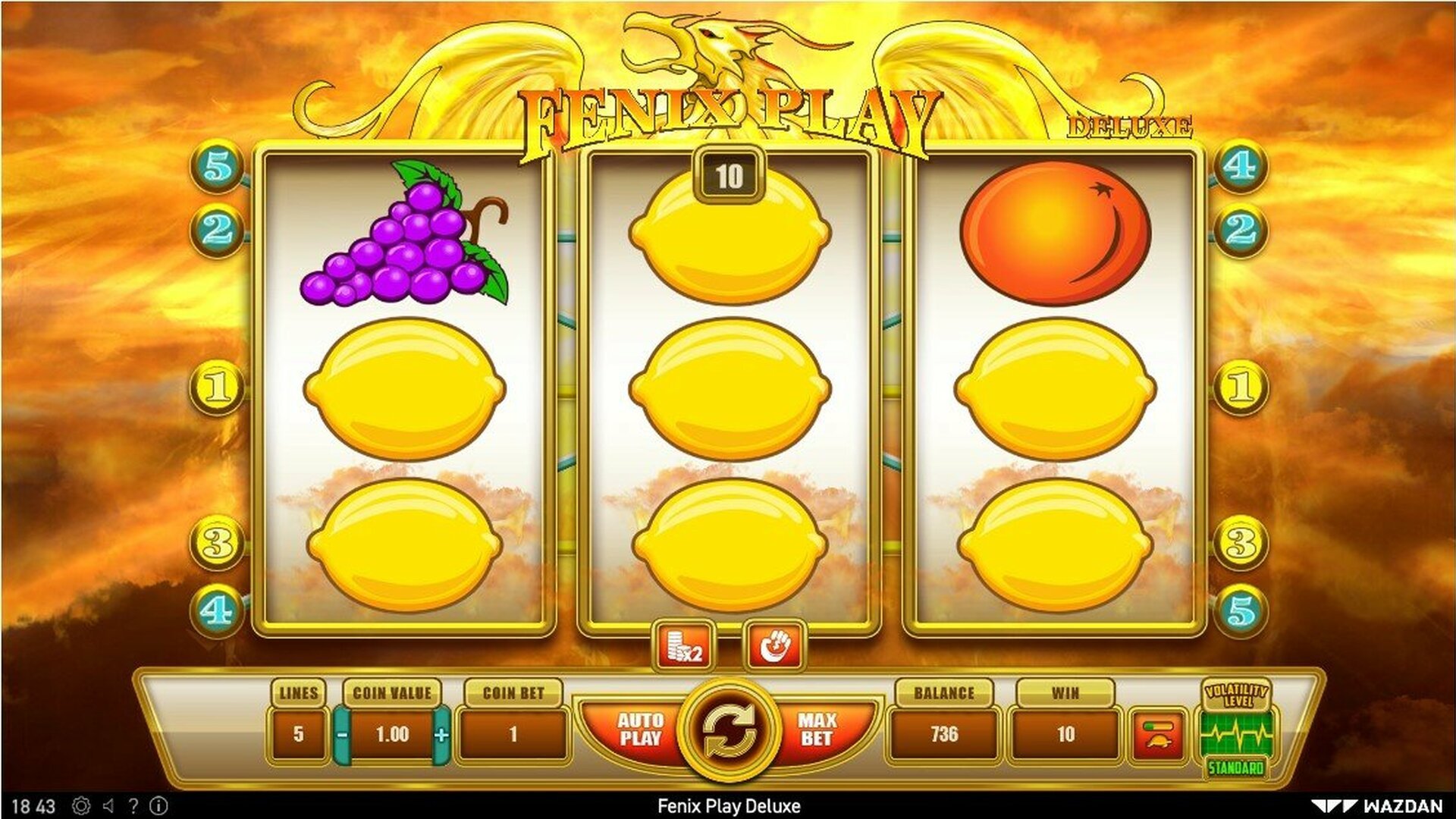Open help with the question mark icon
1456x819 pixels.
tap(133, 805)
